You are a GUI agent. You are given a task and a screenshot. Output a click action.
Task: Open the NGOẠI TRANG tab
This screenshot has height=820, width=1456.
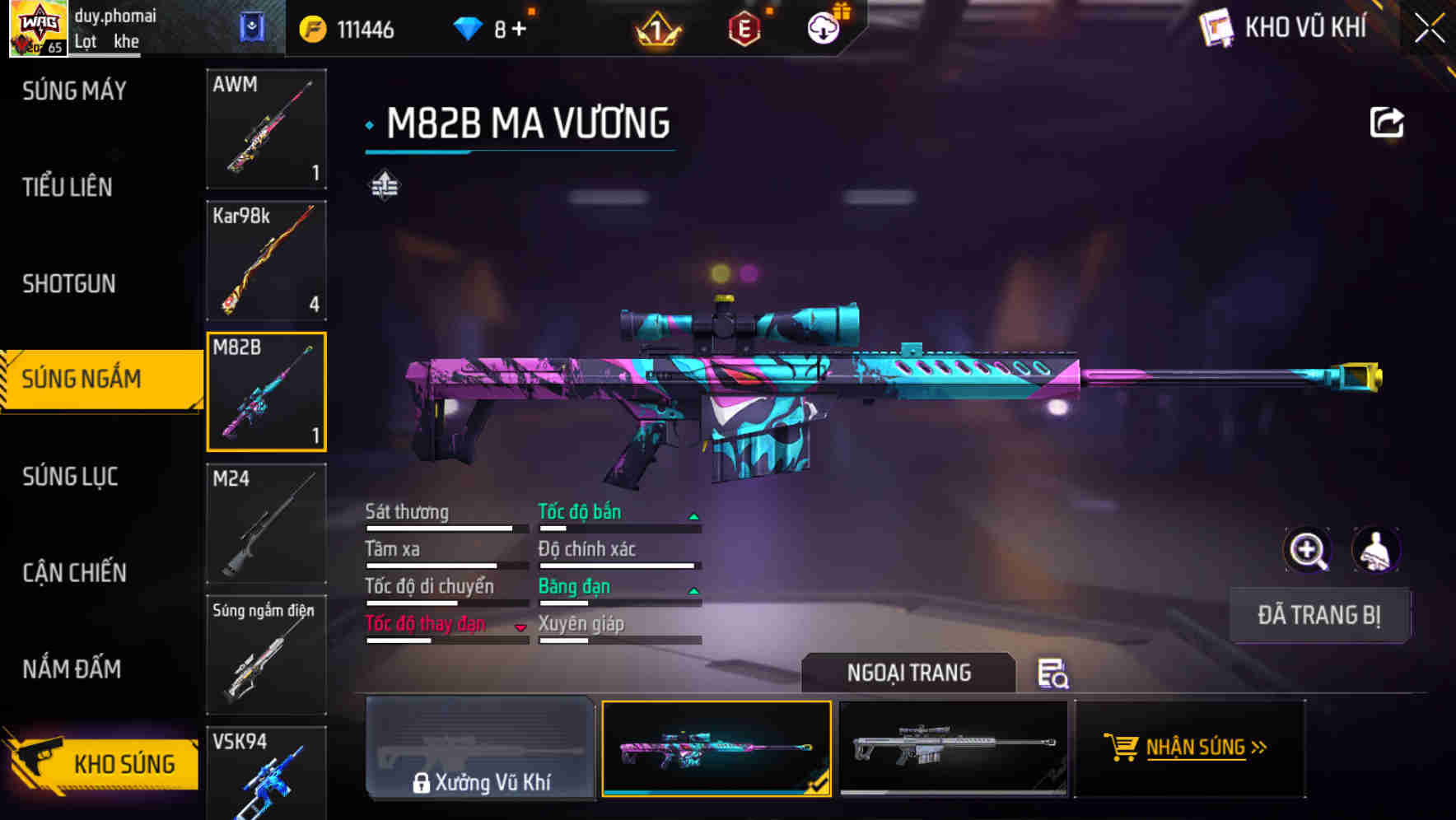pos(908,673)
